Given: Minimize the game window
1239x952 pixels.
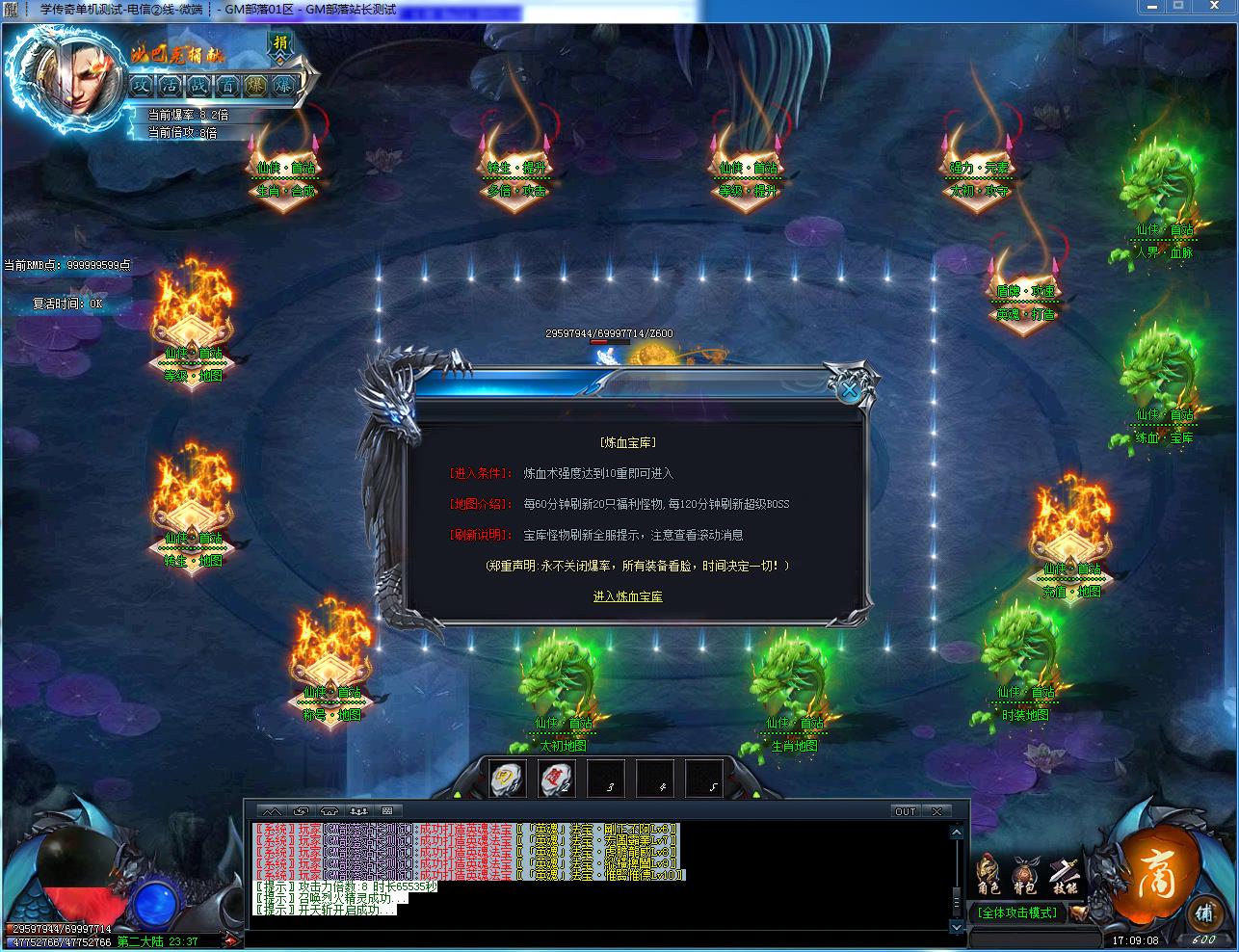Looking at the screenshot, I should (1151, 7).
